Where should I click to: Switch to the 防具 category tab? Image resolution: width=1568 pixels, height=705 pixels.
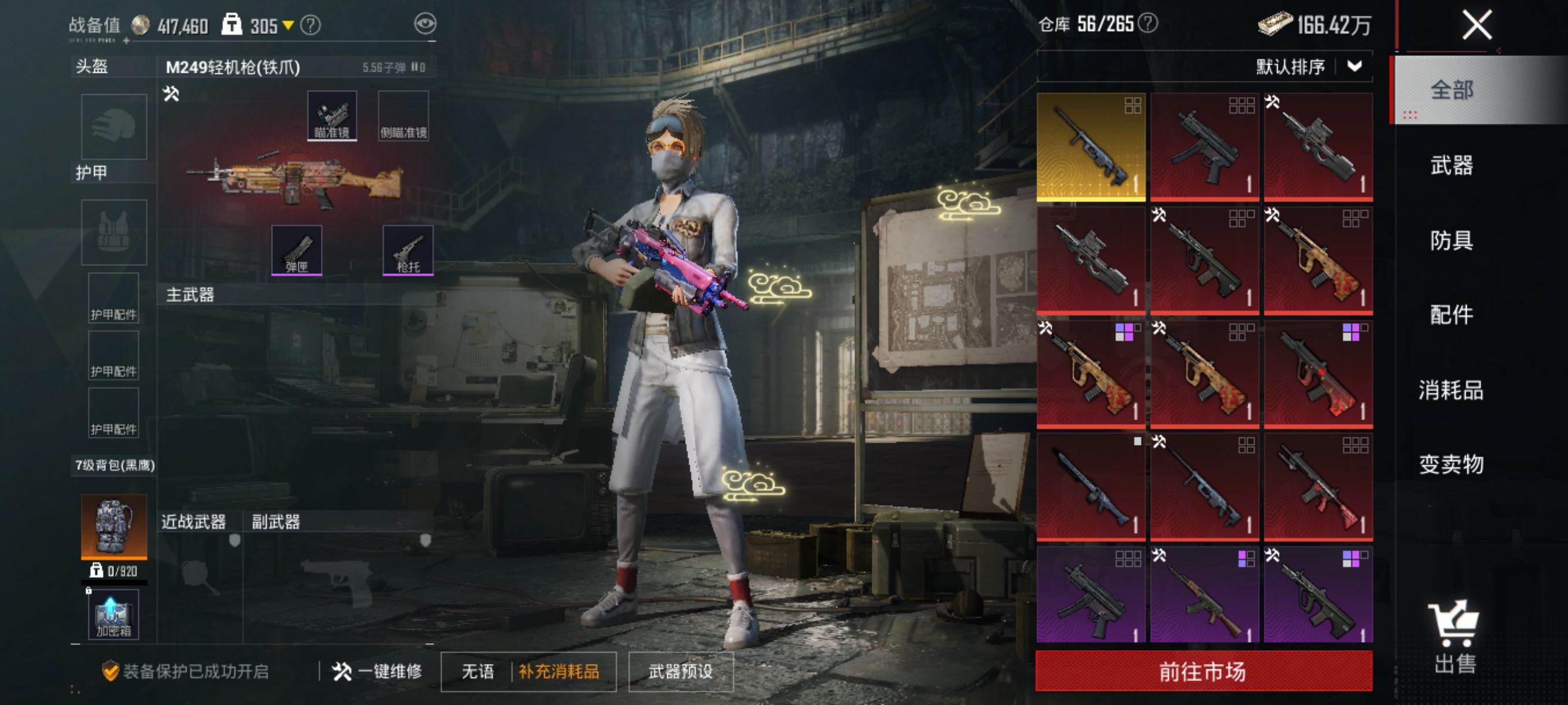coord(1451,240)
